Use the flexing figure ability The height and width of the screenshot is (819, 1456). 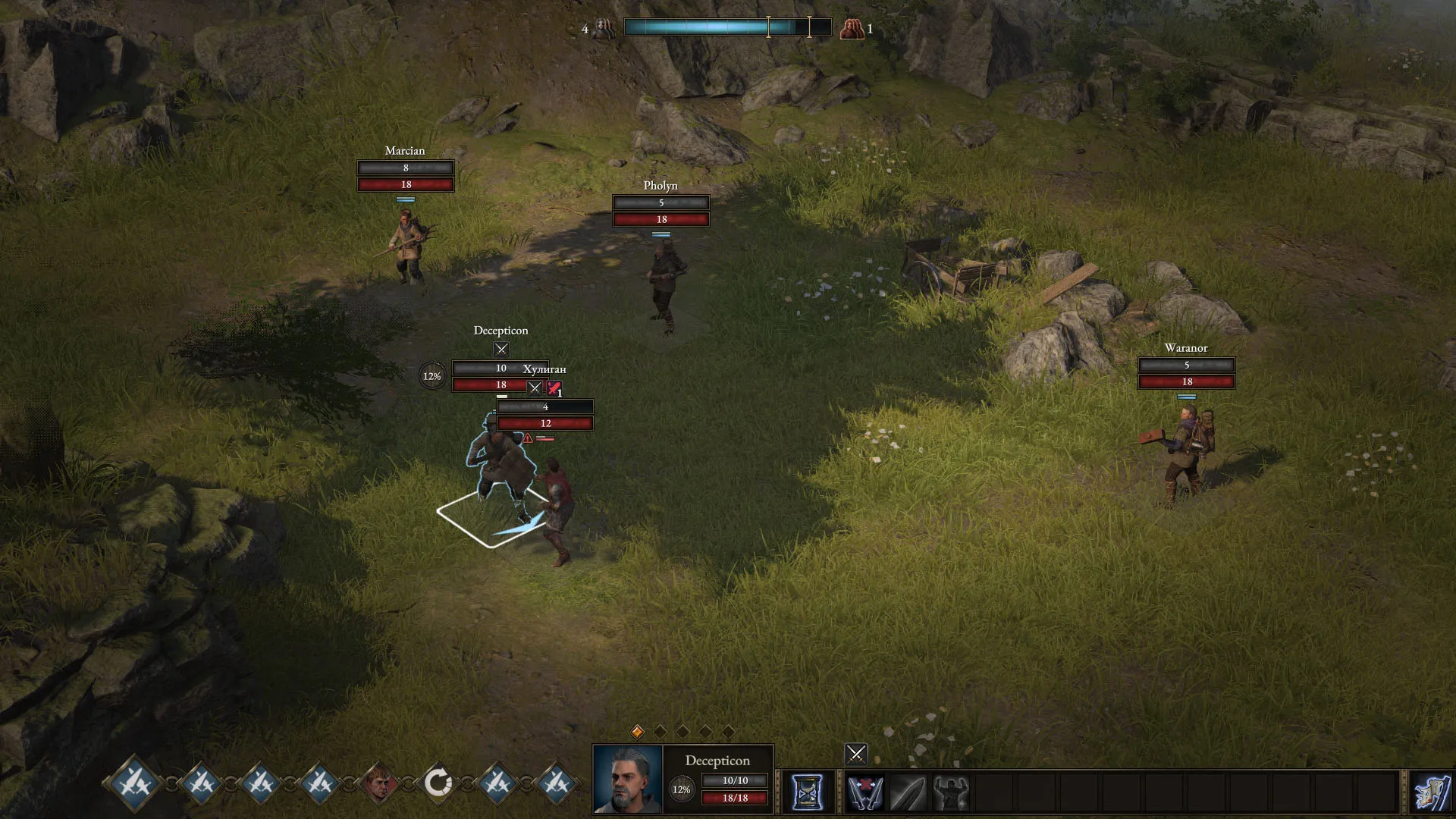[x=951, y=792]
